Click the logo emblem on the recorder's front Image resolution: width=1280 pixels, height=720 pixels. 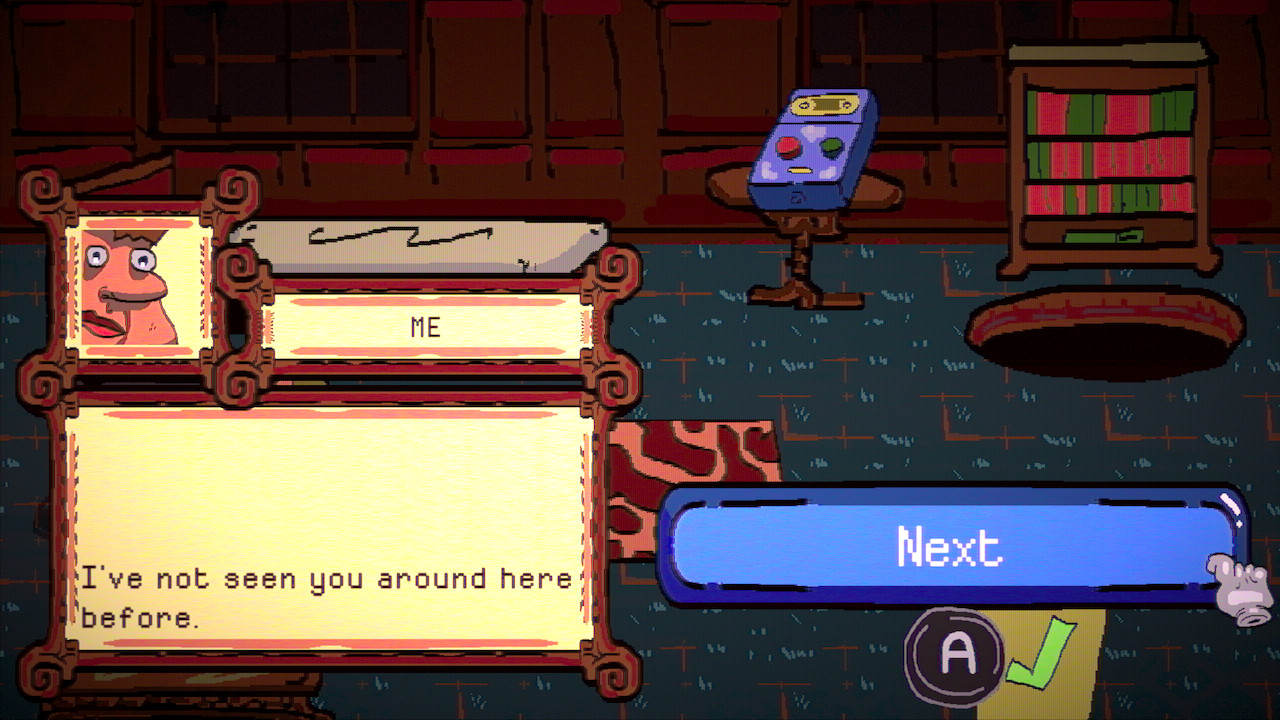pos(798,197)
